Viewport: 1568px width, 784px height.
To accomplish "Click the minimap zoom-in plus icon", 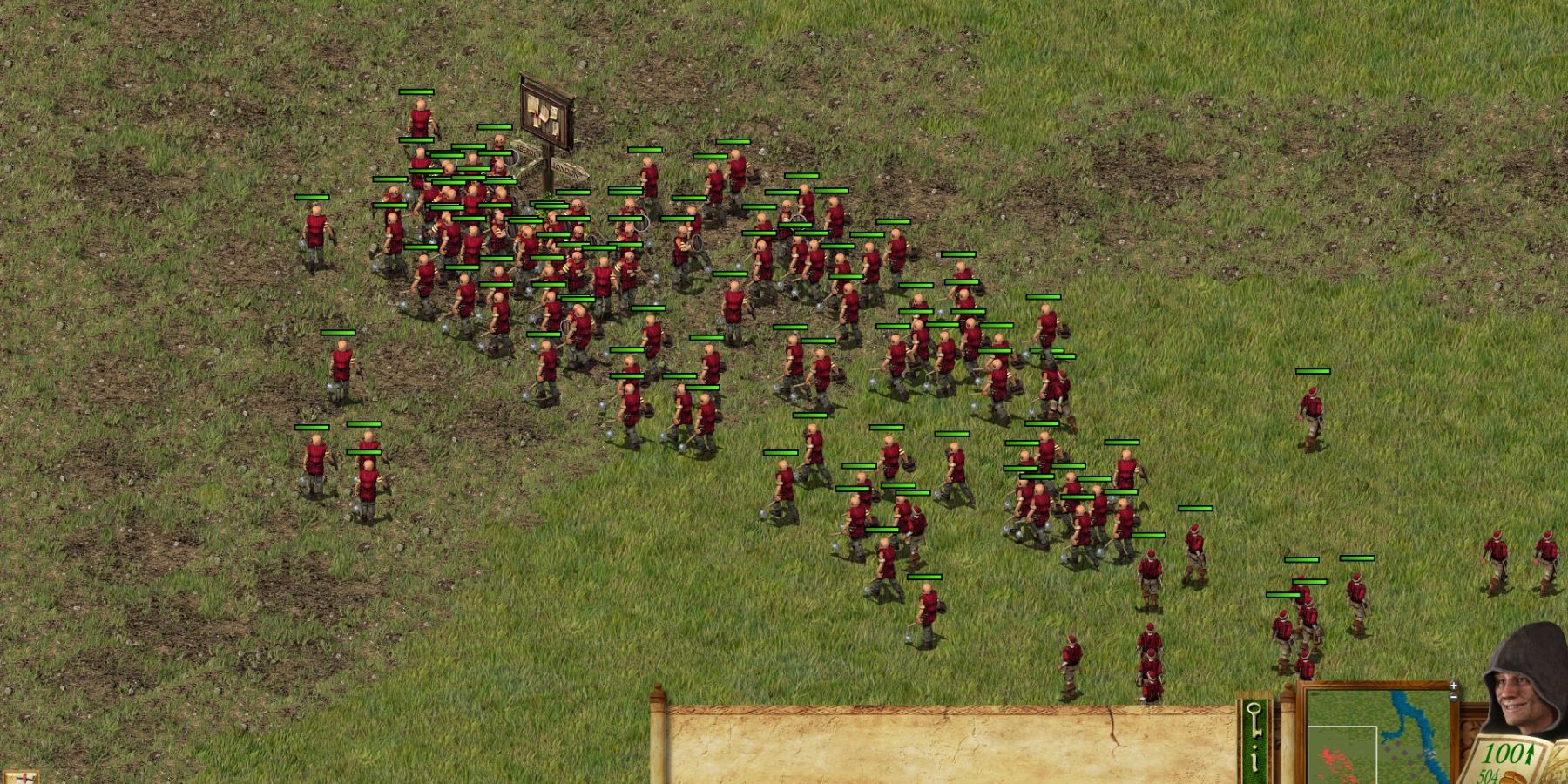I will (x=1454, y=686).
